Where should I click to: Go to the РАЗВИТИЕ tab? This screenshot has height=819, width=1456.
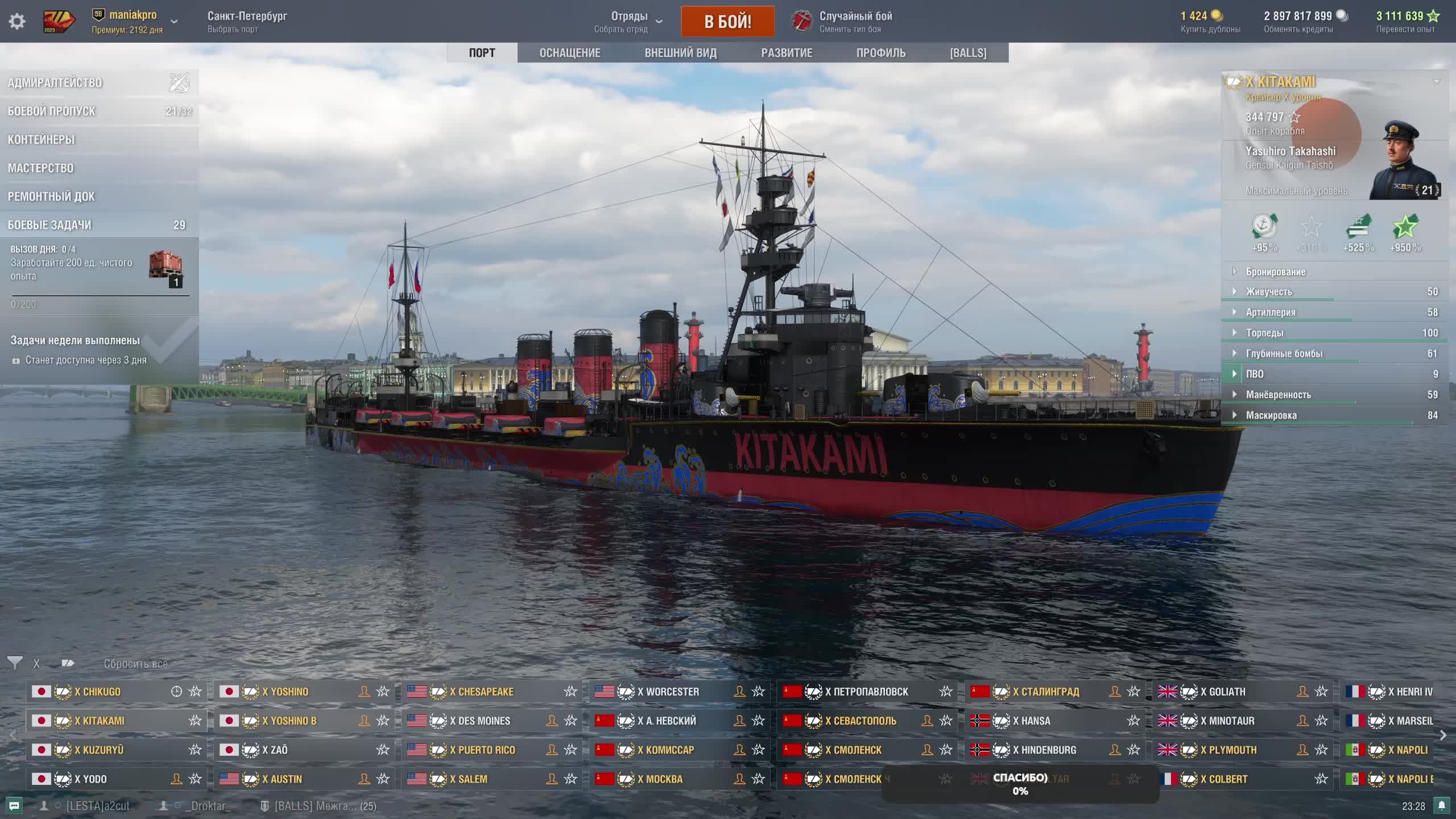point(787,53)
